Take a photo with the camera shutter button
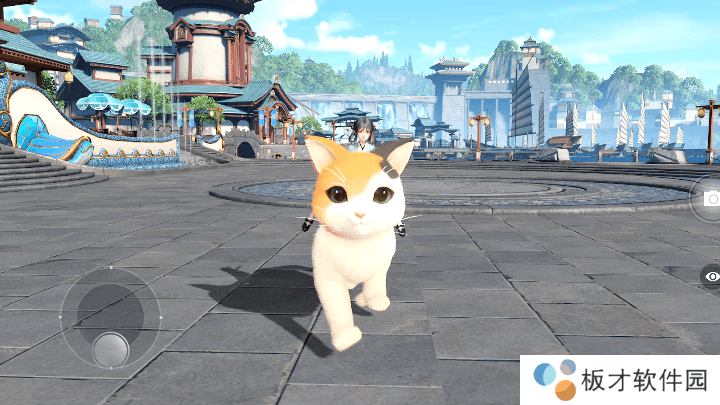Image resolution: width=720 pixels, height=405 pixels. 711,199
